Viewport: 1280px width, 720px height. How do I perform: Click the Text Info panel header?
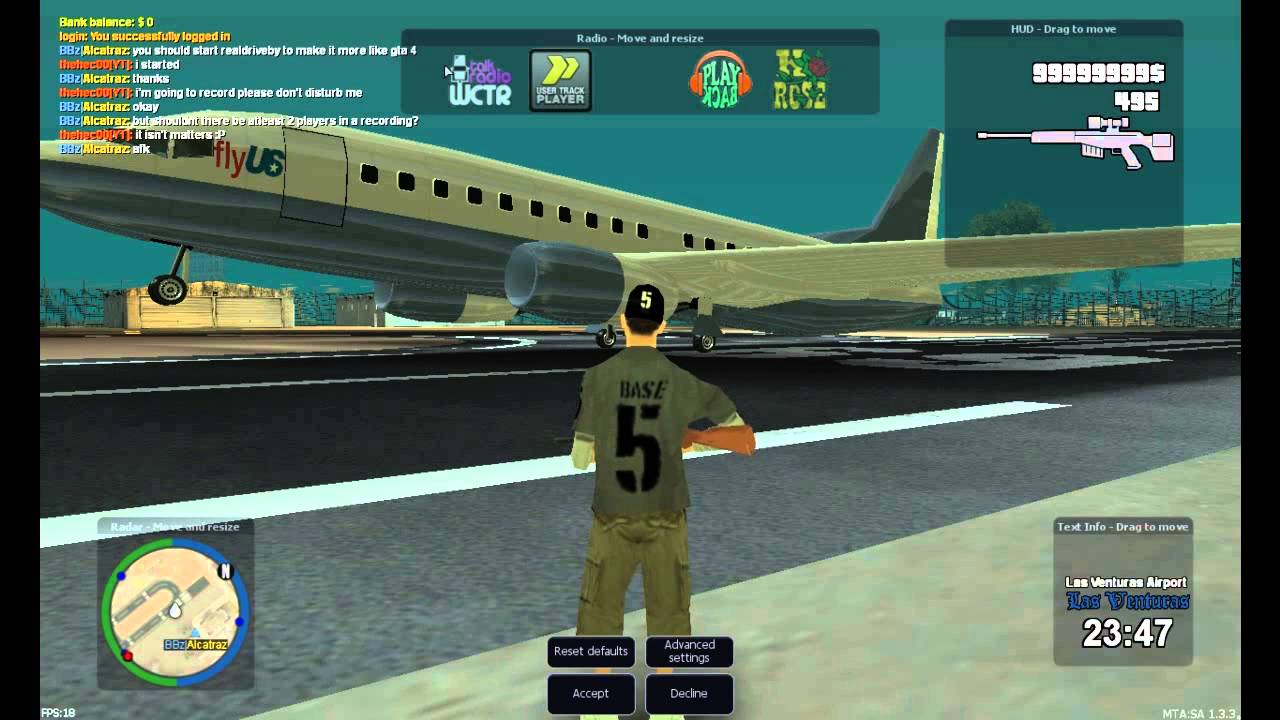pyautogui.click(x=1122, y=527)
